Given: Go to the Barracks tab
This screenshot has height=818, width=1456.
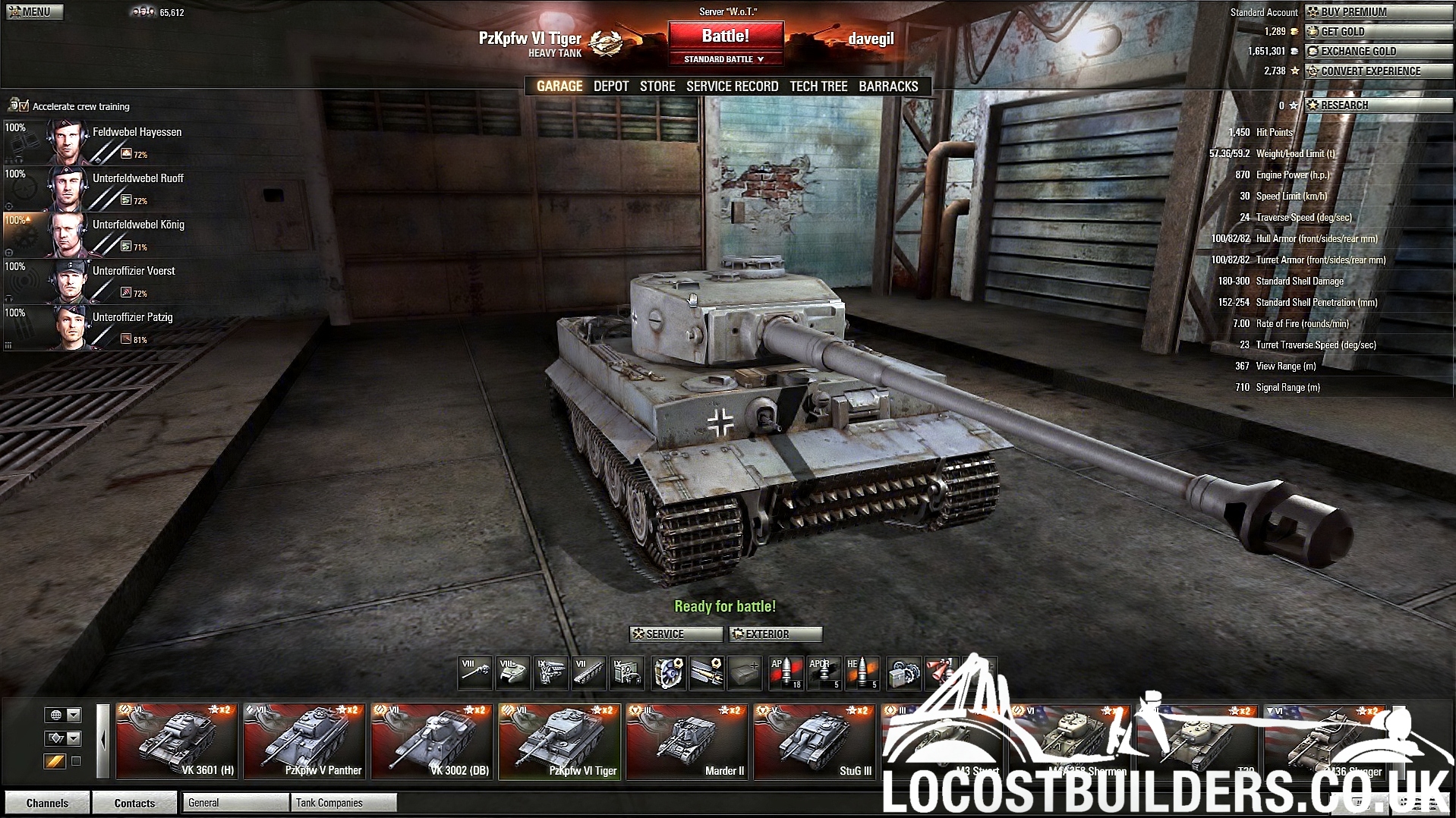Looking at the screenshot, I should click(888, 87).
